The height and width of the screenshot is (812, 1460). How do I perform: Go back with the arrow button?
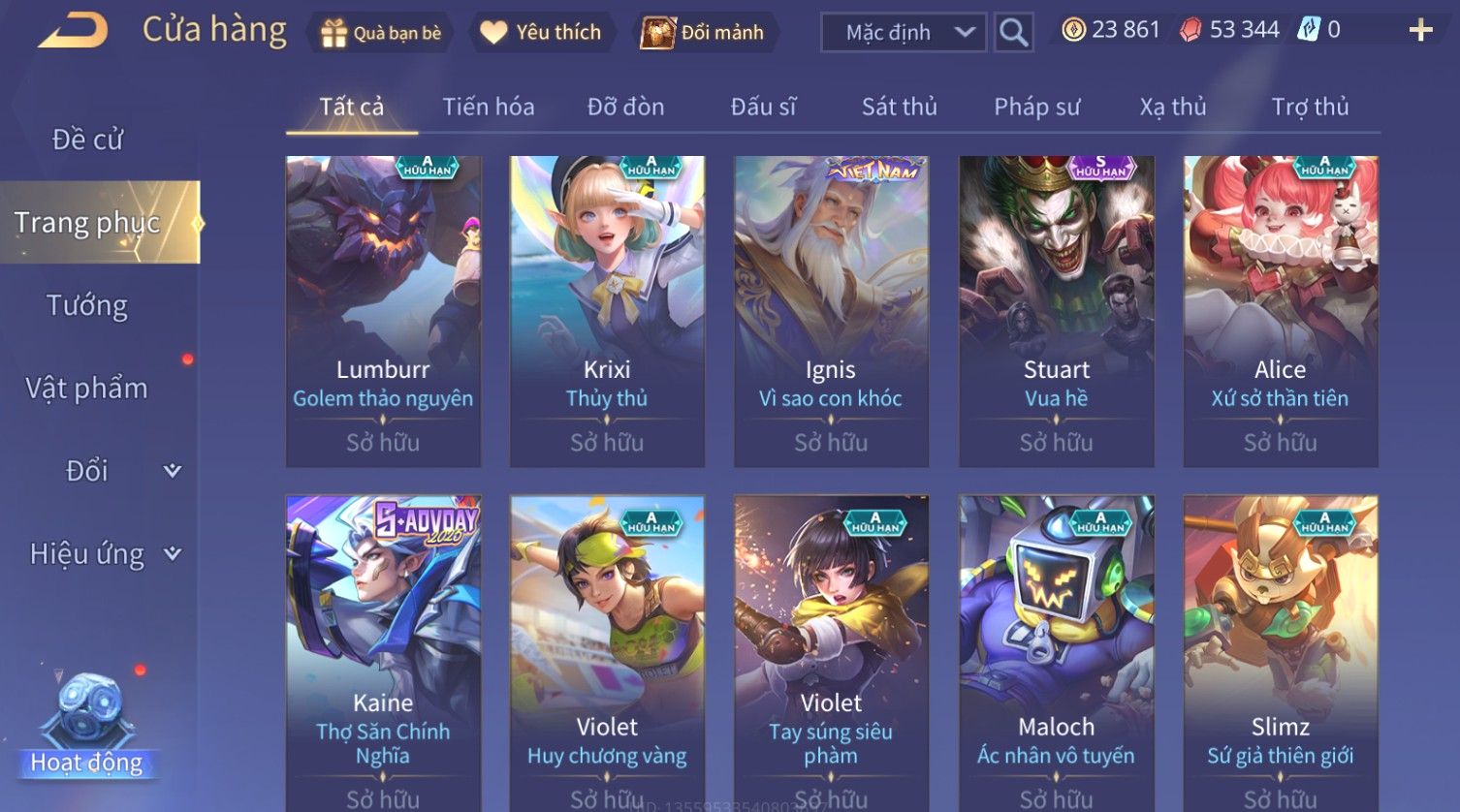coord(73,31)
